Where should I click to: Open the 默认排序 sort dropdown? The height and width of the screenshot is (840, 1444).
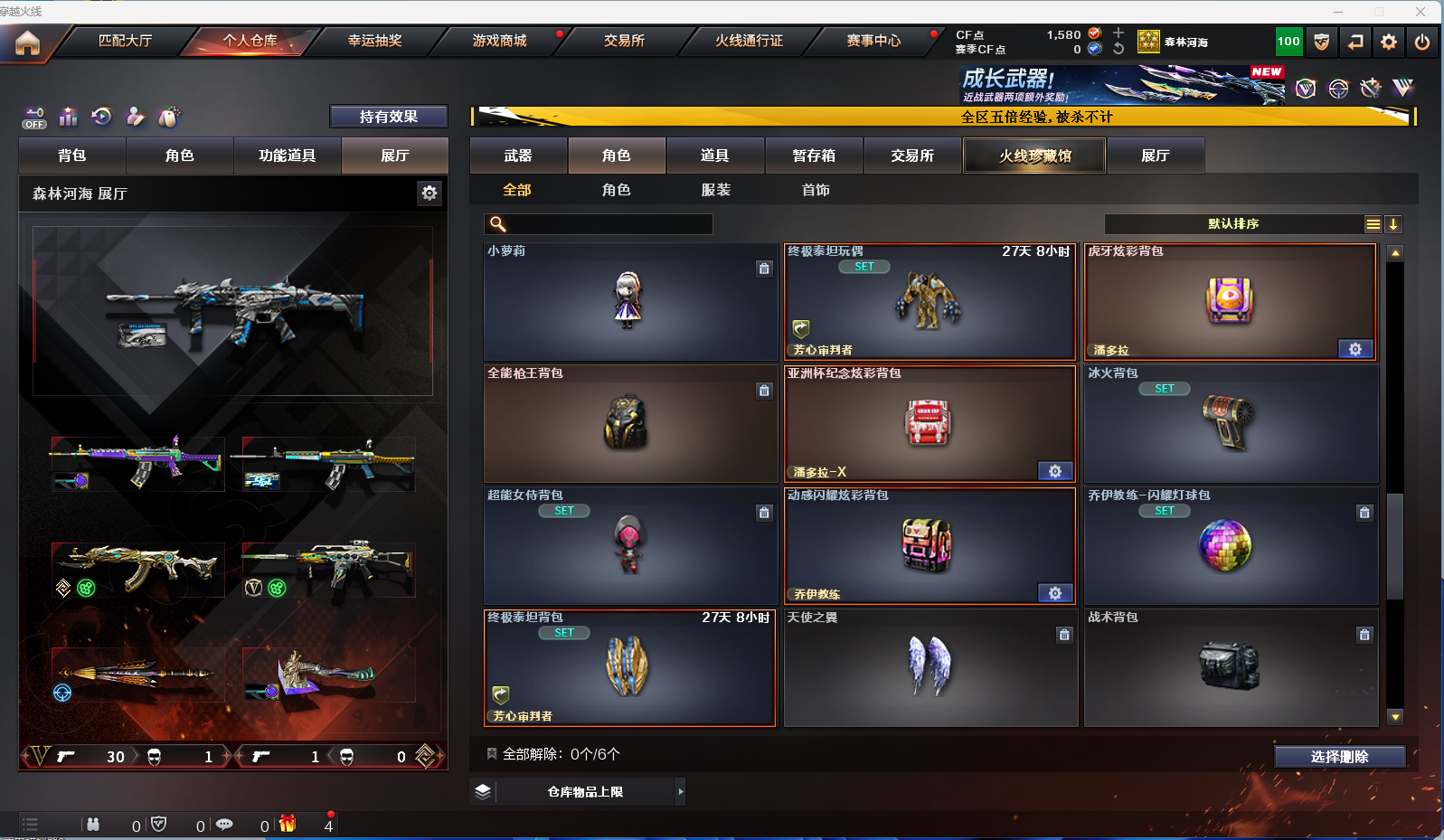1233,224
